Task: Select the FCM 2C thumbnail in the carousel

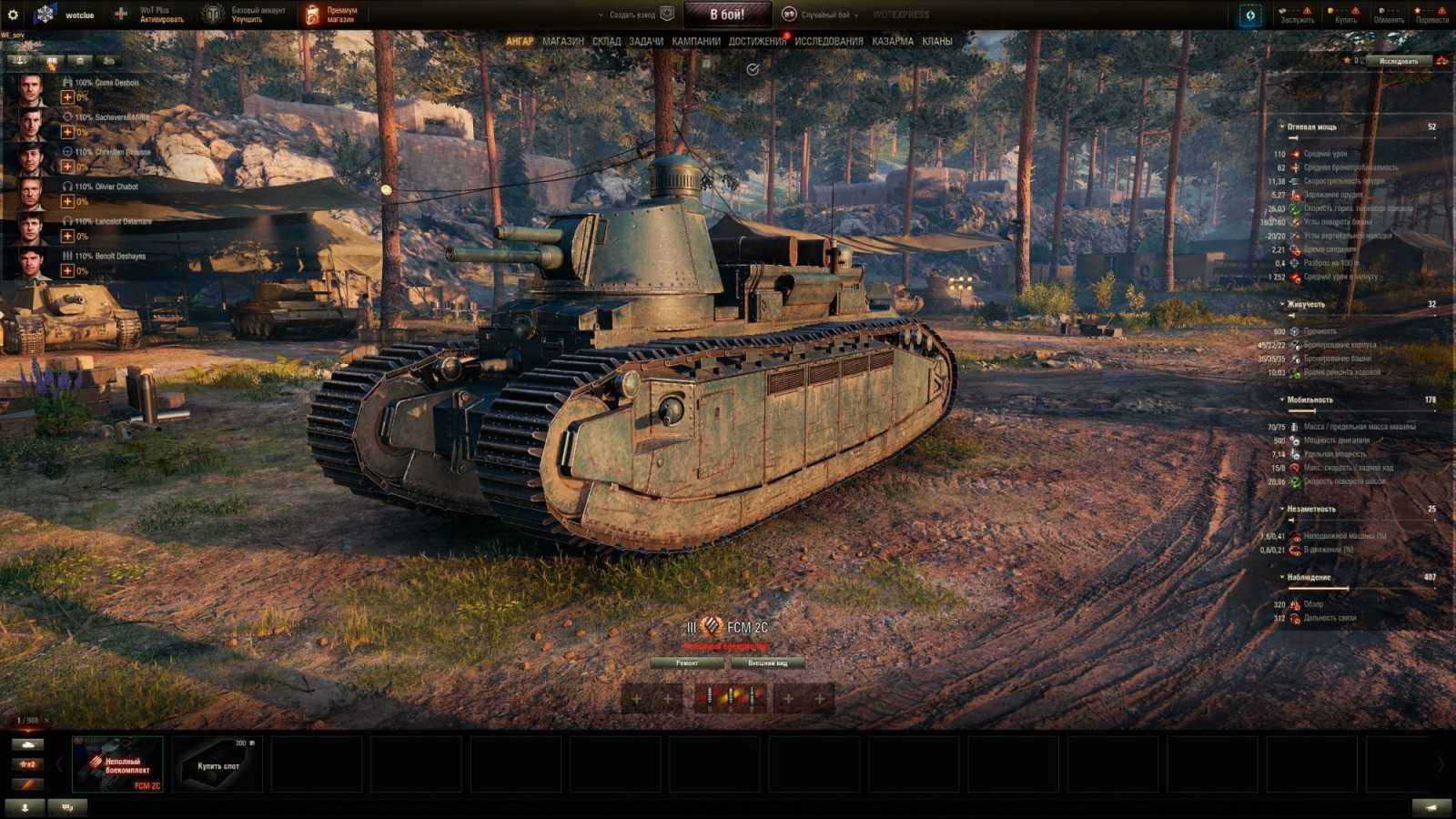Action: pos(116,763)
